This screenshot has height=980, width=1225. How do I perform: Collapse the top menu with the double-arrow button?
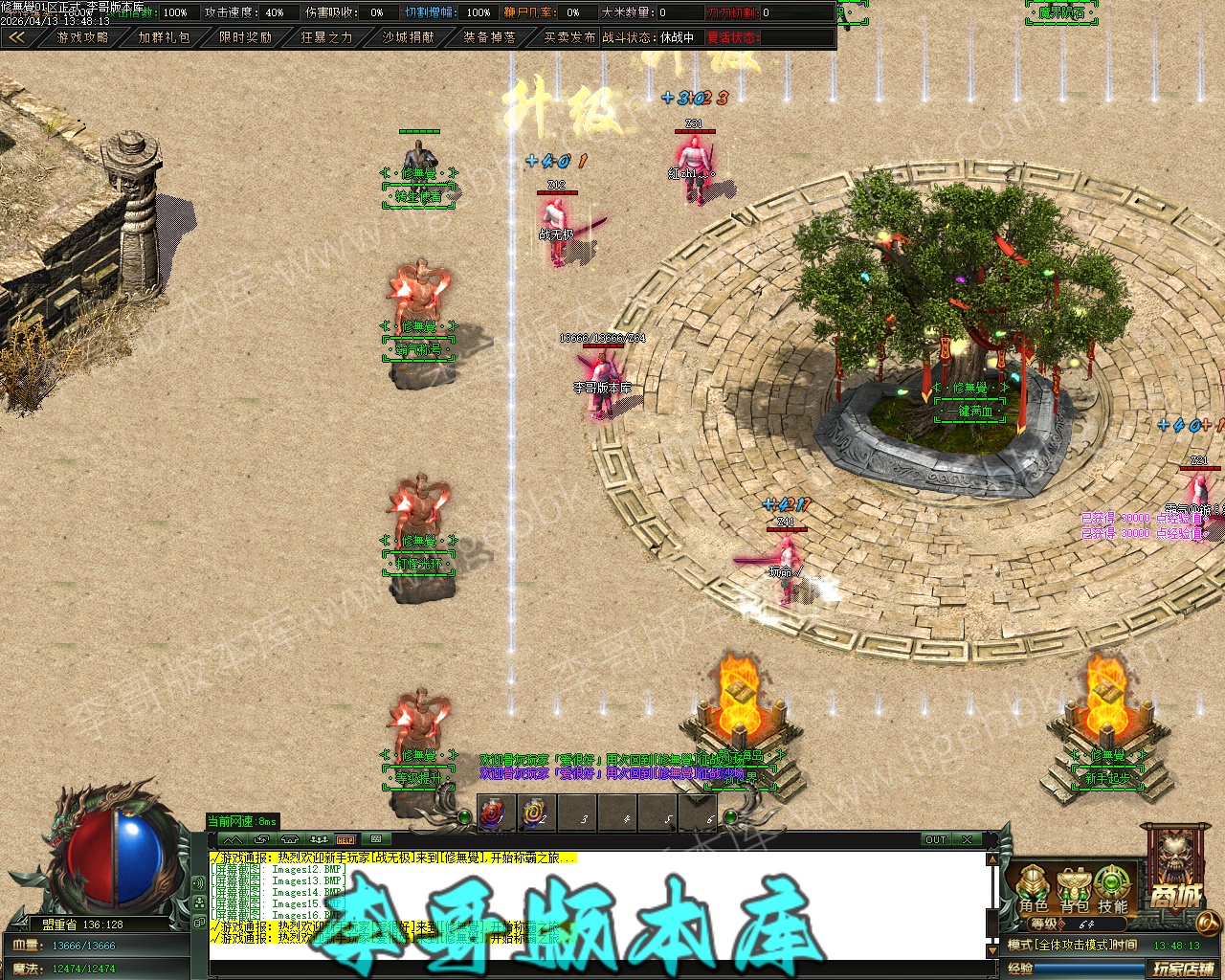16,37
